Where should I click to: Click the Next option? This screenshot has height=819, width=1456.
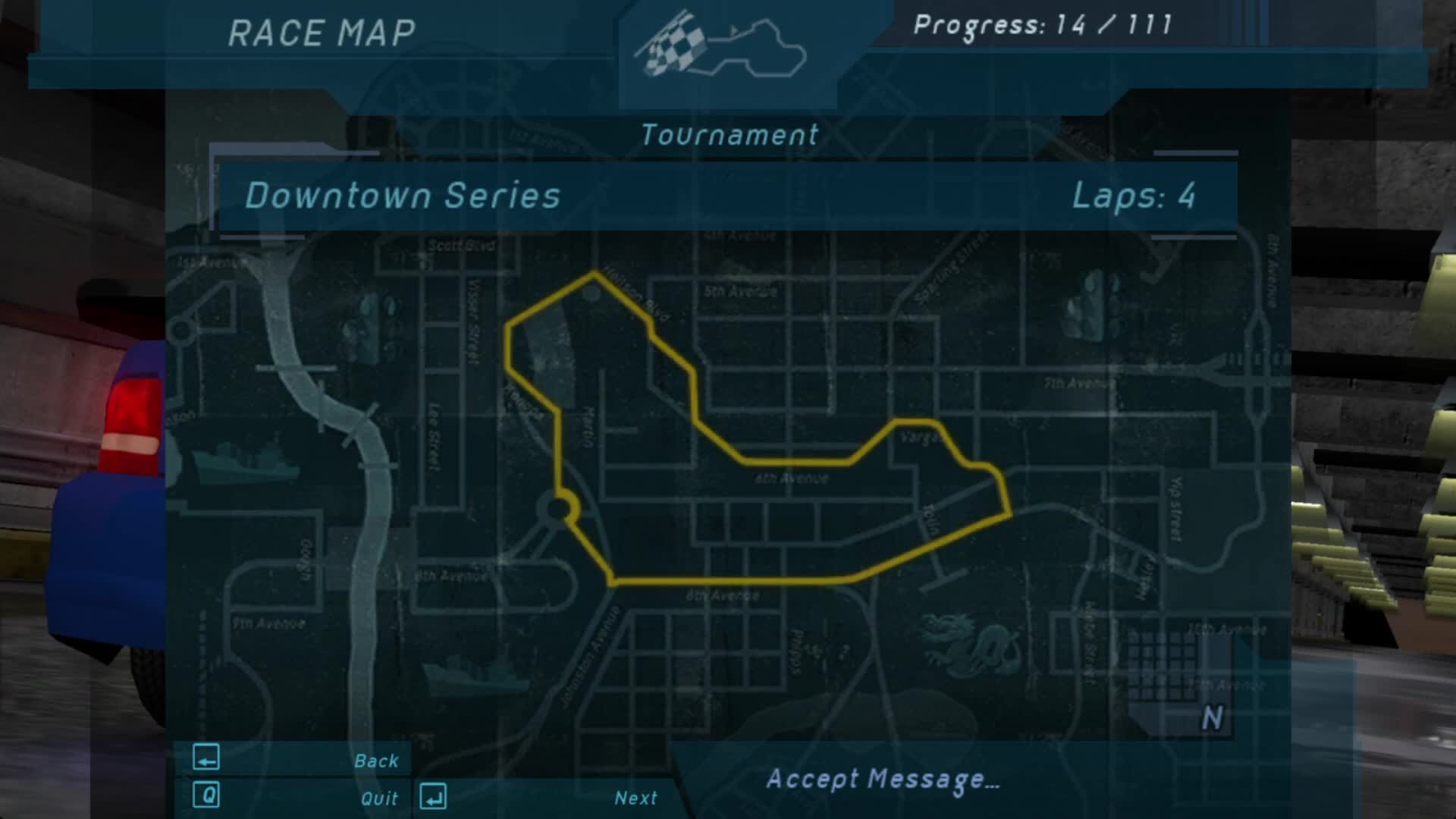[635, 798]
